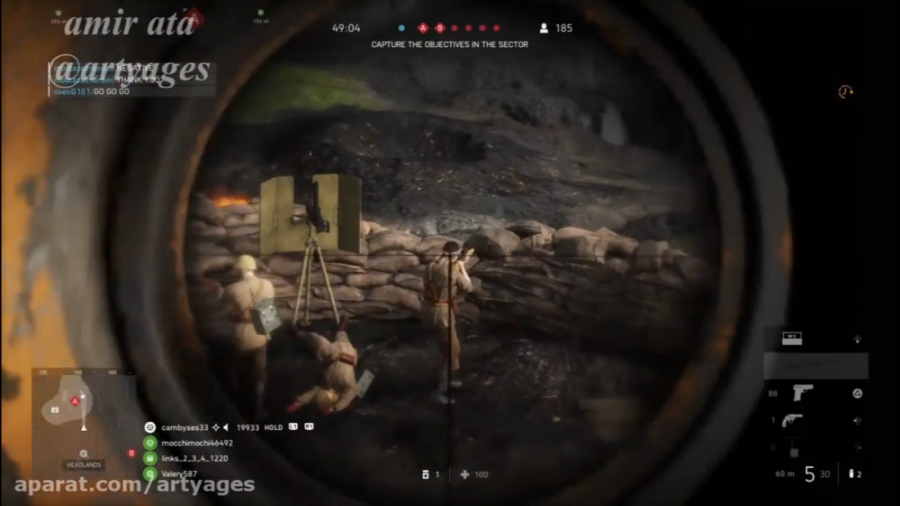Screen dimensions: 900x506
Task: Select the pistol sidearm icon
Action: [x=803, y=393]
